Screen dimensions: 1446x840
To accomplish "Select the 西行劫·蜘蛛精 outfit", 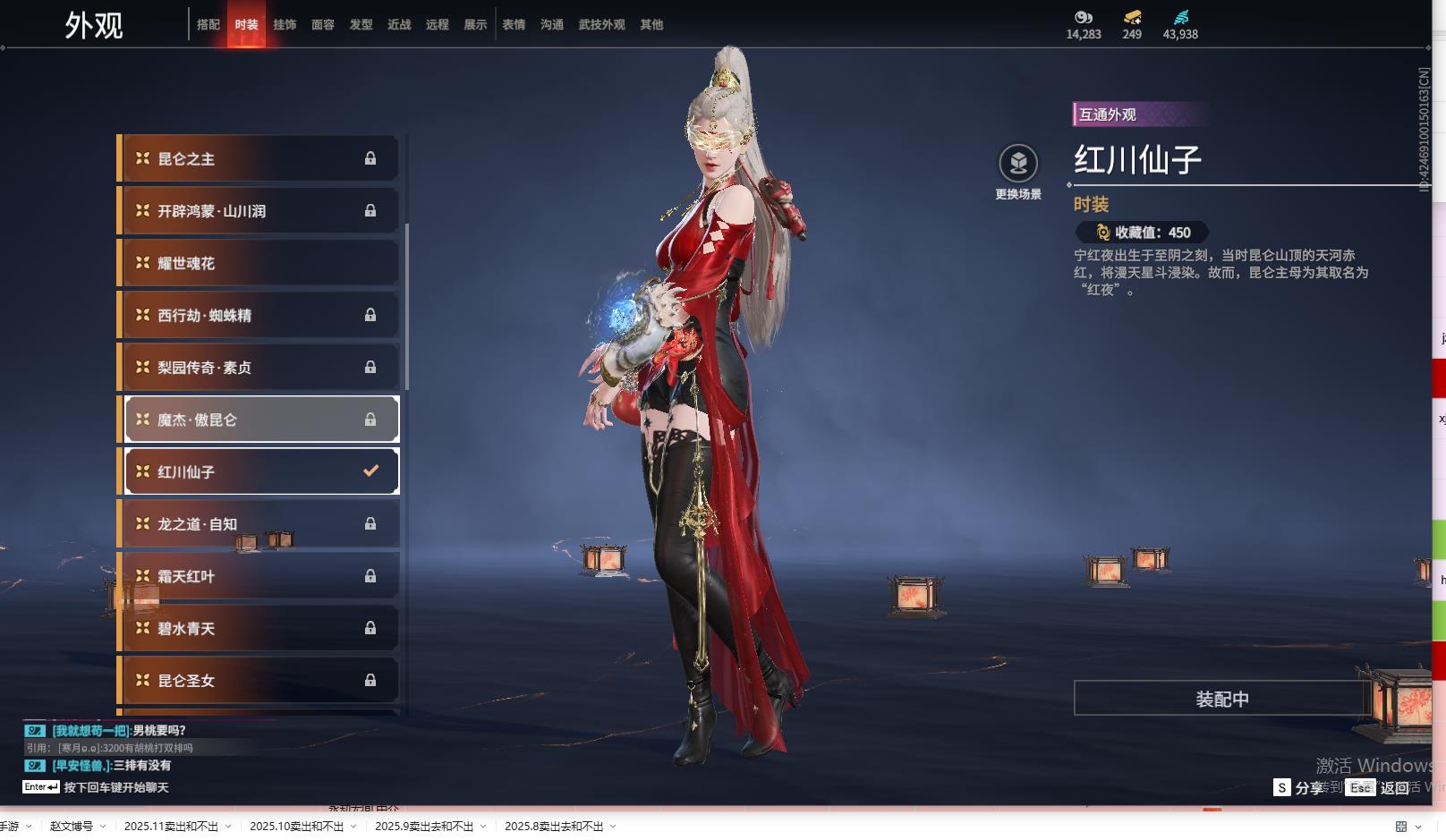I will [259, 315].
